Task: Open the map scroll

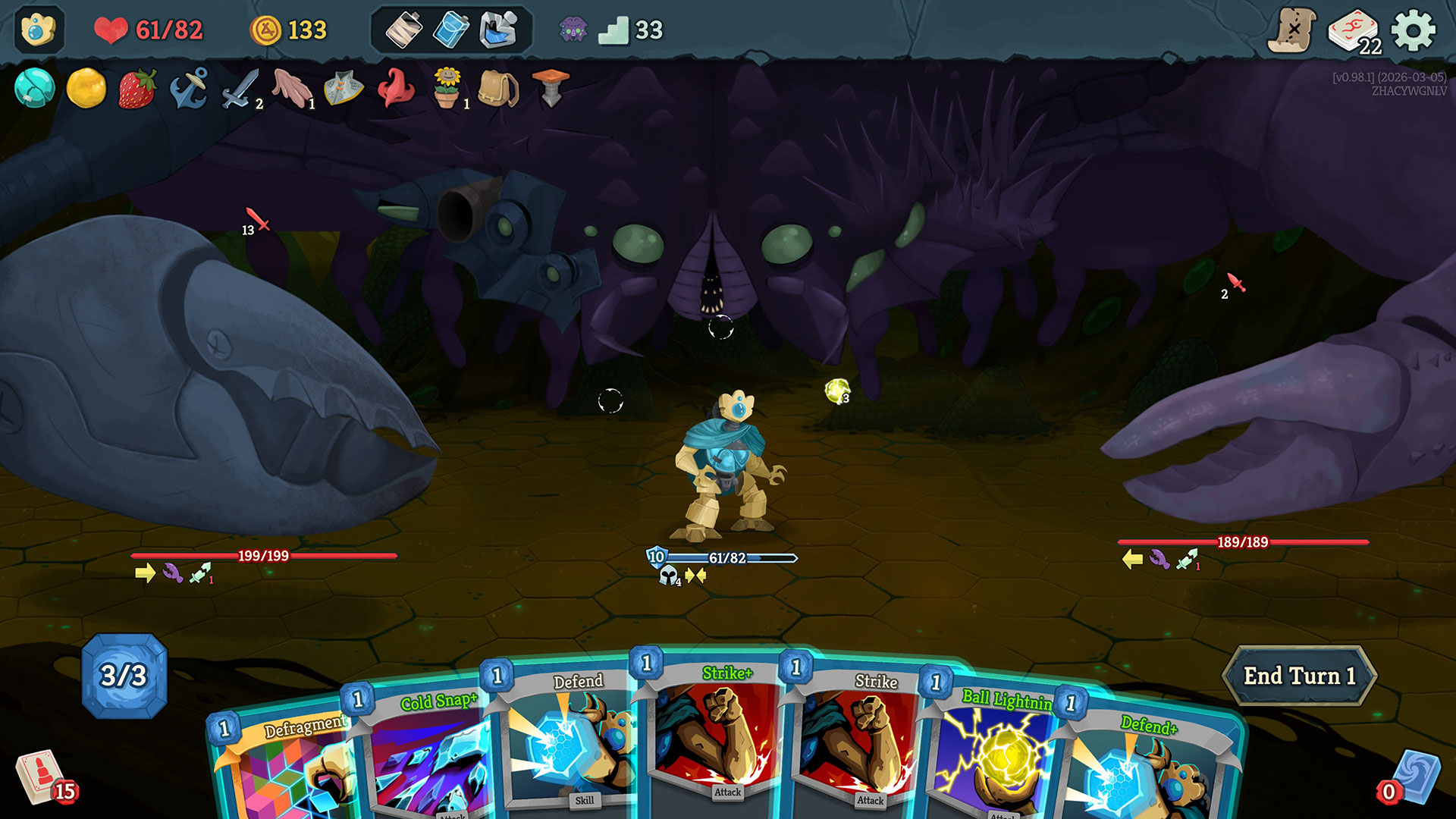Action: (x=1291, y=31)
